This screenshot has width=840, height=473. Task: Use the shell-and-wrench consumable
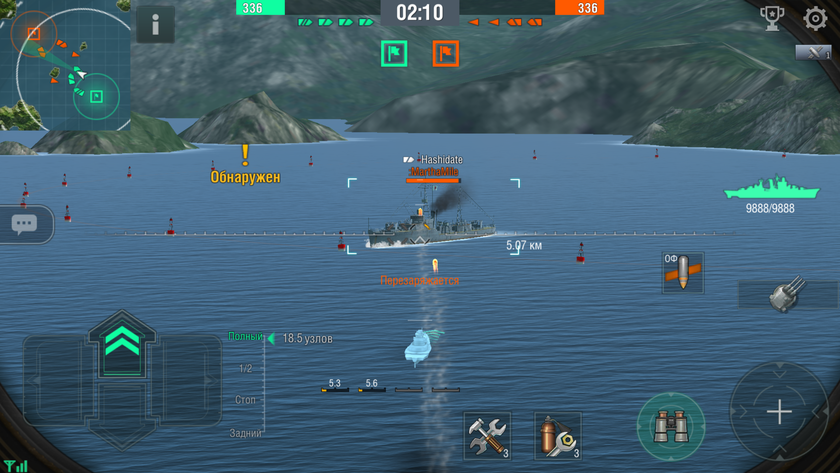(557, 436)
